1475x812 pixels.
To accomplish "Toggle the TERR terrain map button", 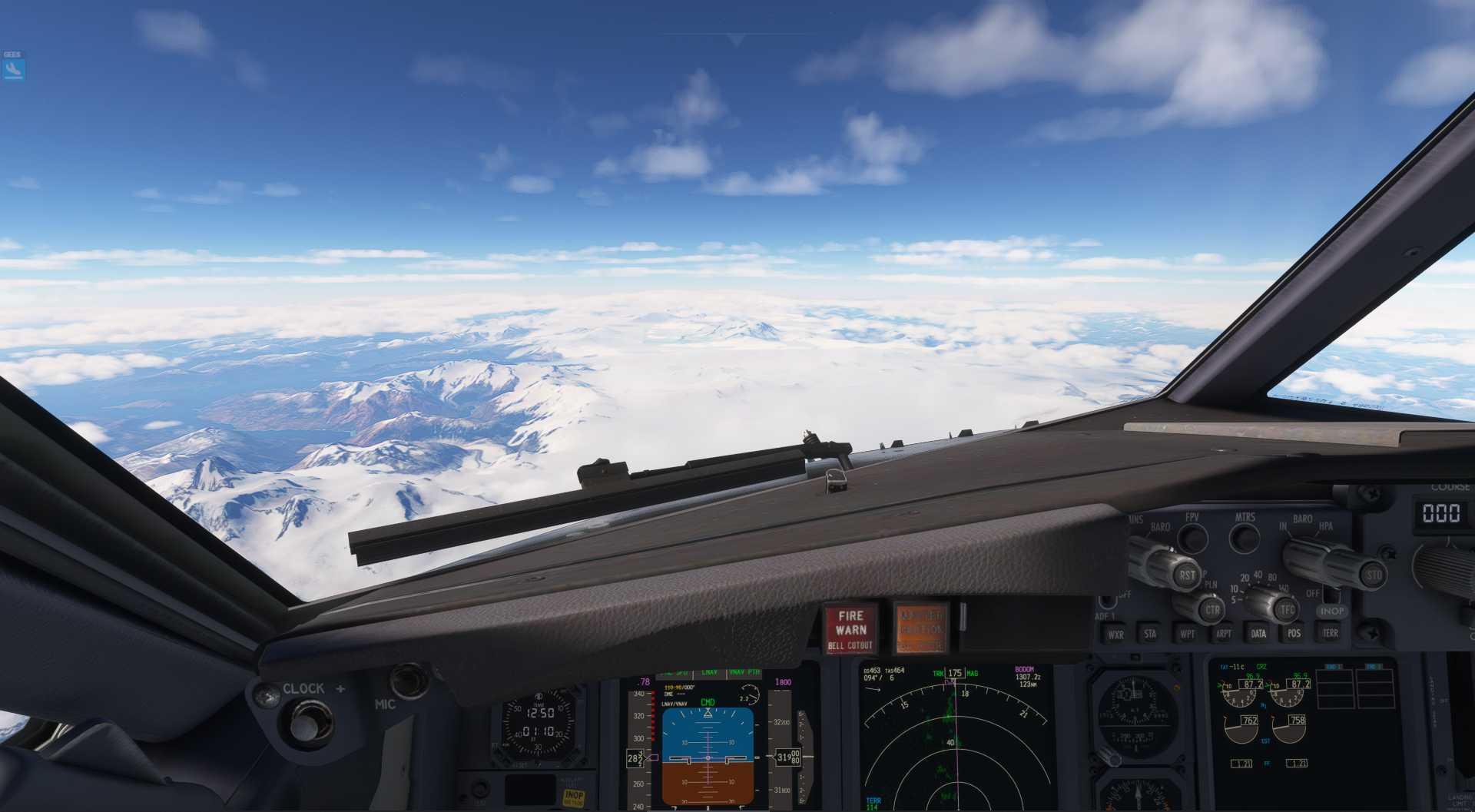I will 1330,633.
